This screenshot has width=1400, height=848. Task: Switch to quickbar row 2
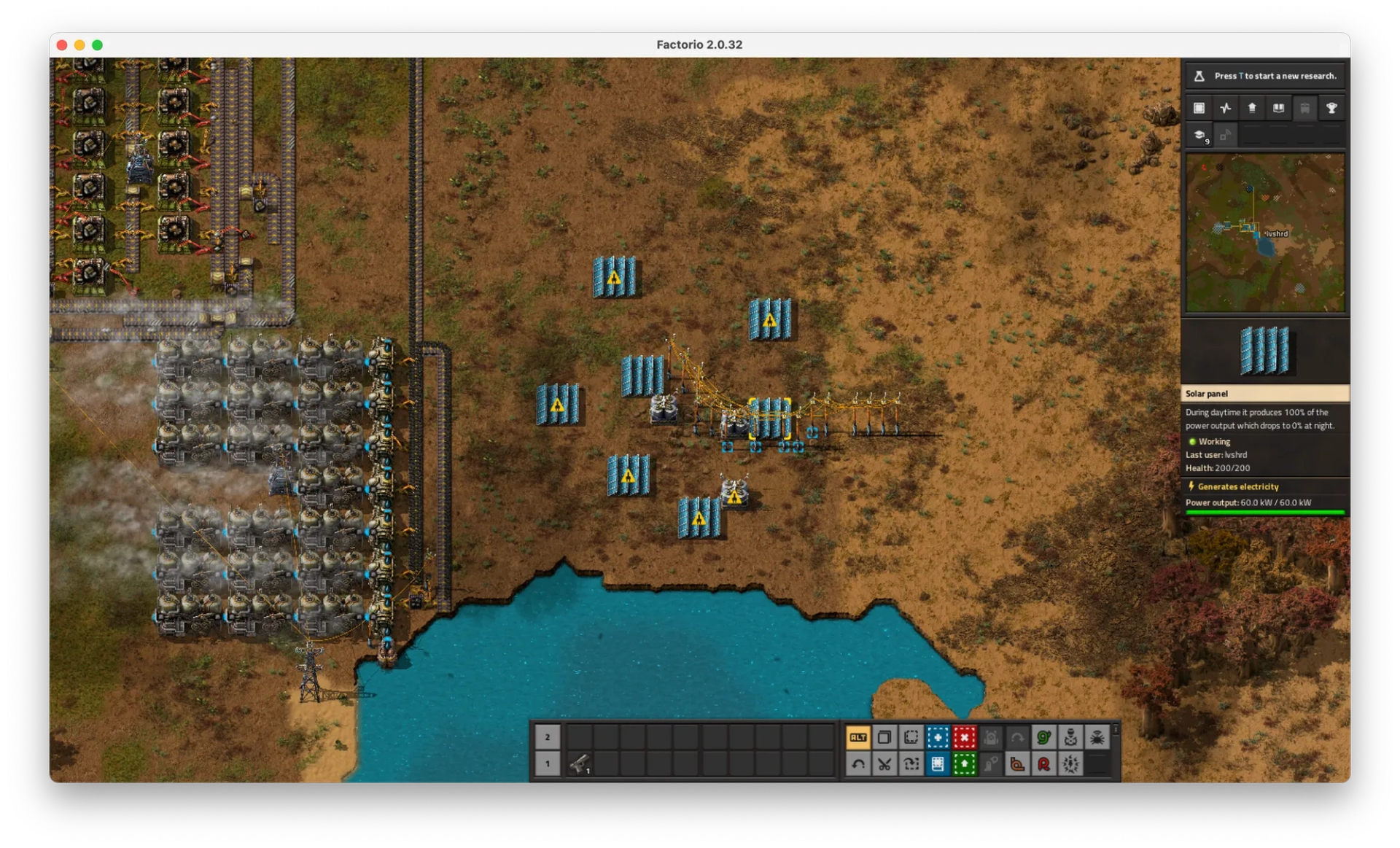click(548, 737)
